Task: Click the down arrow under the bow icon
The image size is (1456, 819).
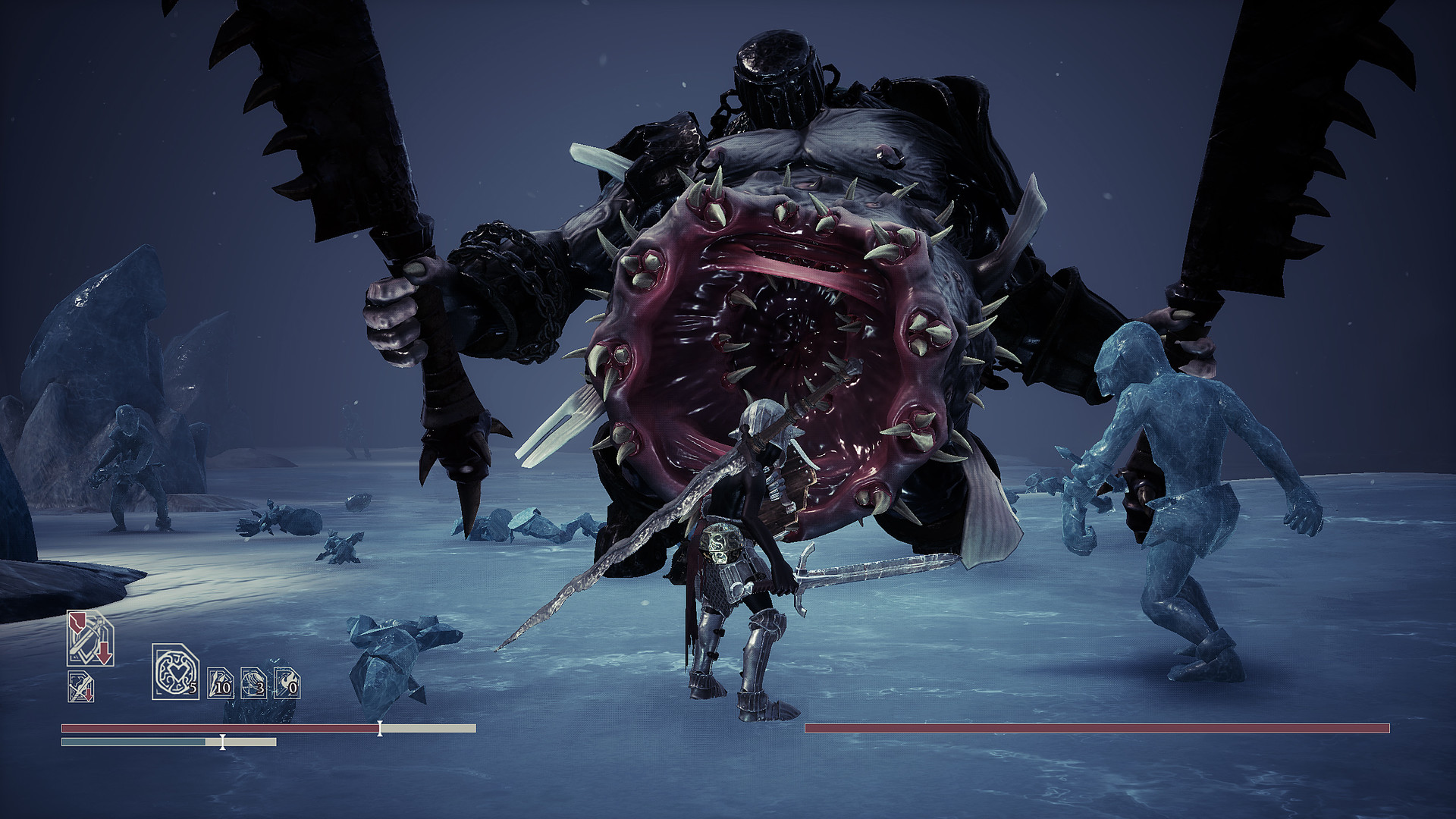Action: [89, 696]
